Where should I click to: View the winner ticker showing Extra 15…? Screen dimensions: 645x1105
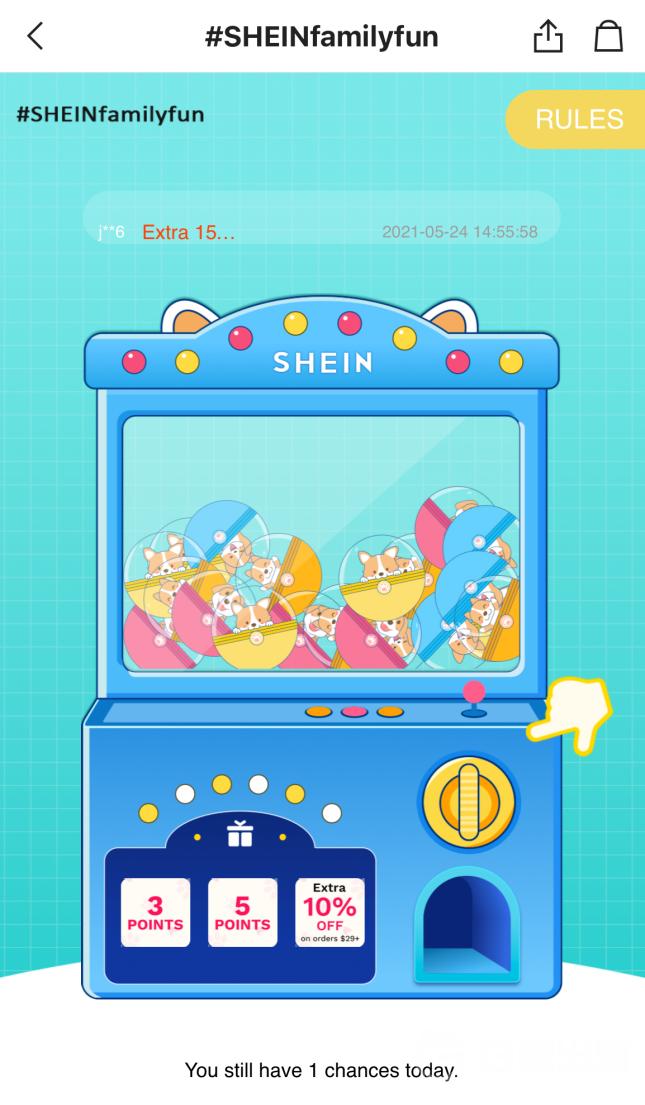pos(320,232)
